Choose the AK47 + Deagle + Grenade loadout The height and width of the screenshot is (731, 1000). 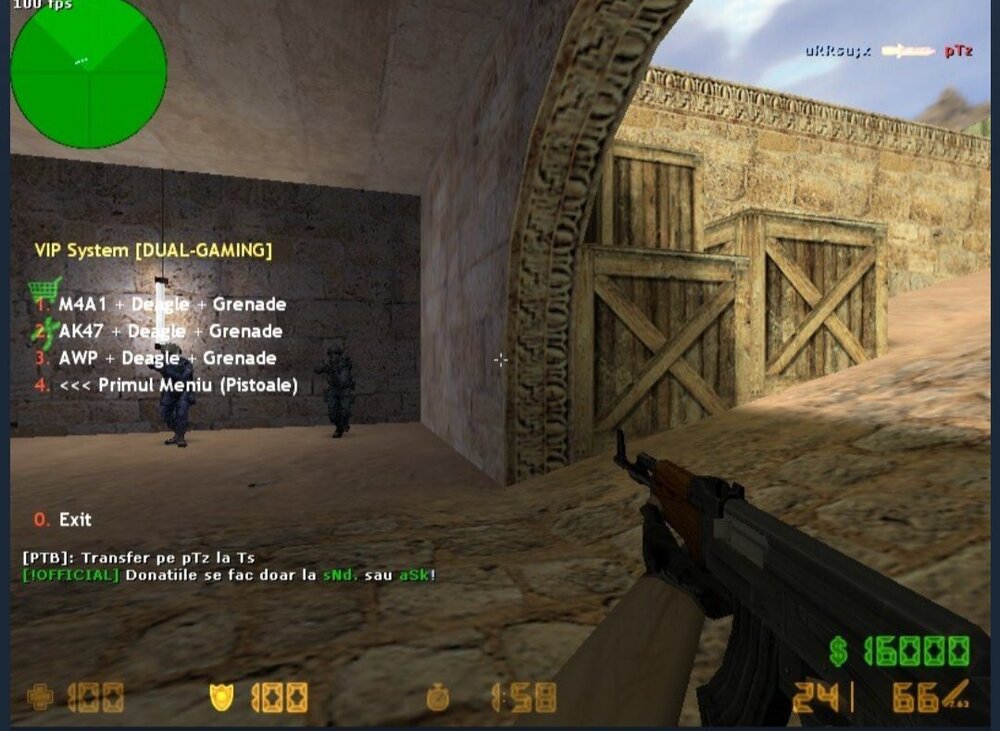point(170,331)
